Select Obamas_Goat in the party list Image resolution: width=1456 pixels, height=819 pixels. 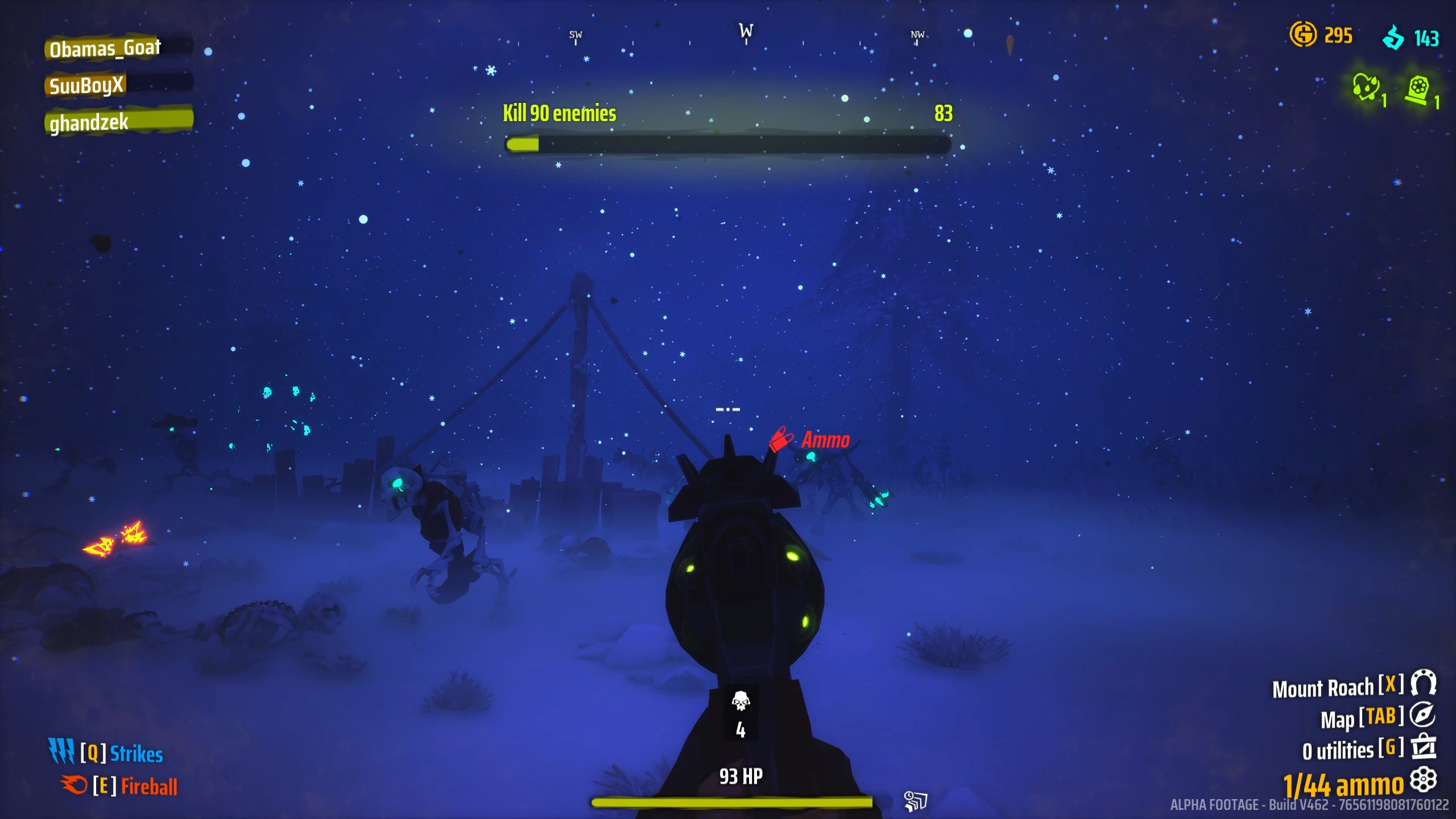click(x=106, y=48)
